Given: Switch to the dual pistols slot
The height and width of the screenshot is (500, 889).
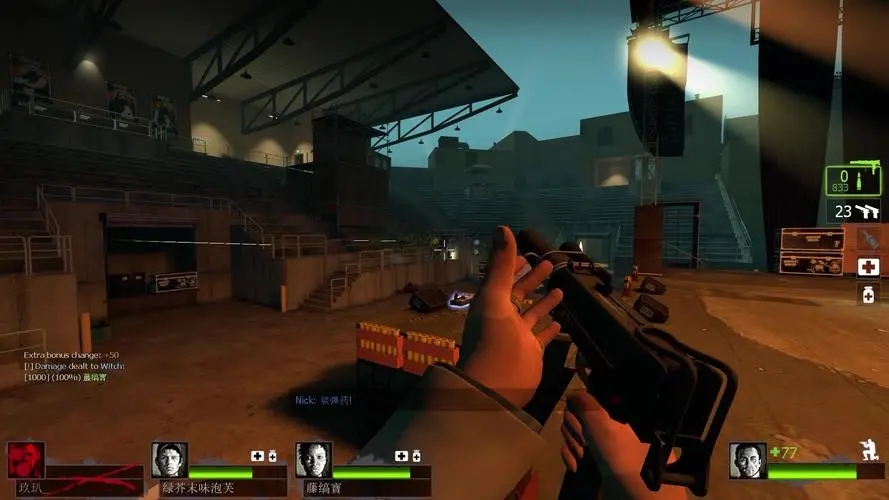Looking at the screenshot, I should click(853, 212).
